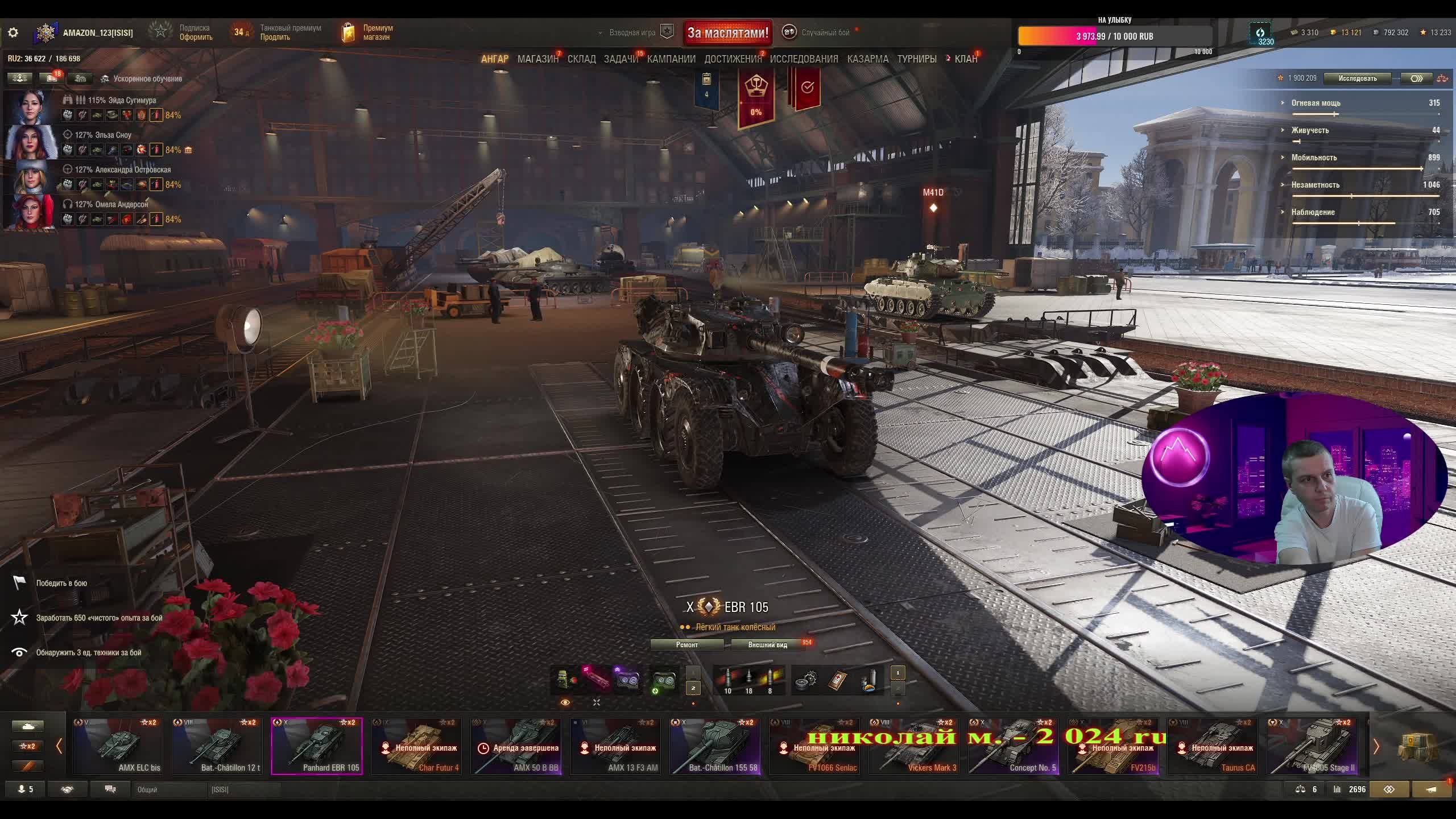Start battle with the За маслятами button
Image resolution: width=1456 pixels, height=819 pixels.
(727, 32)
